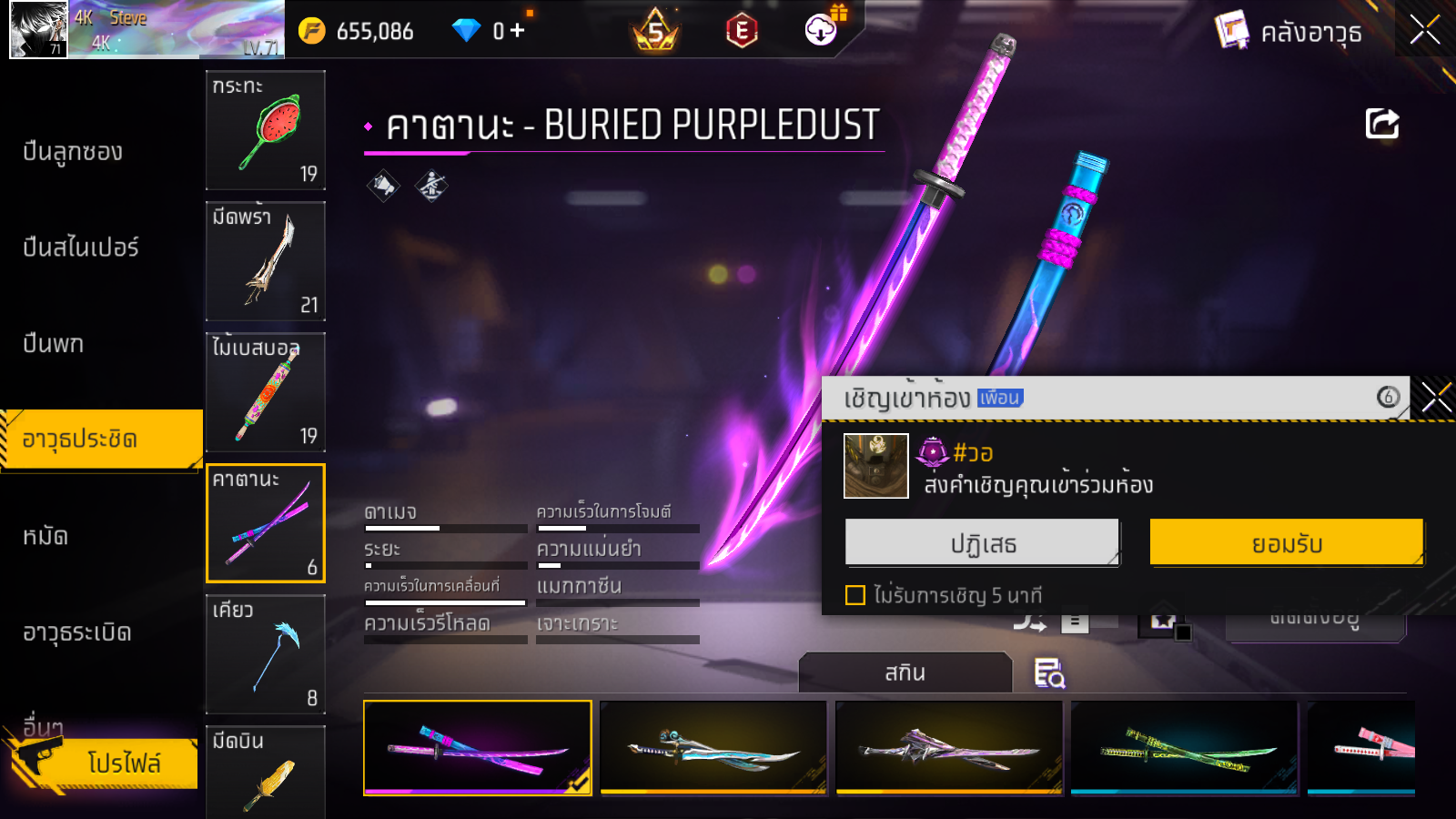
Task: Close the weapon vault screen
Action: pos(1424,30)
